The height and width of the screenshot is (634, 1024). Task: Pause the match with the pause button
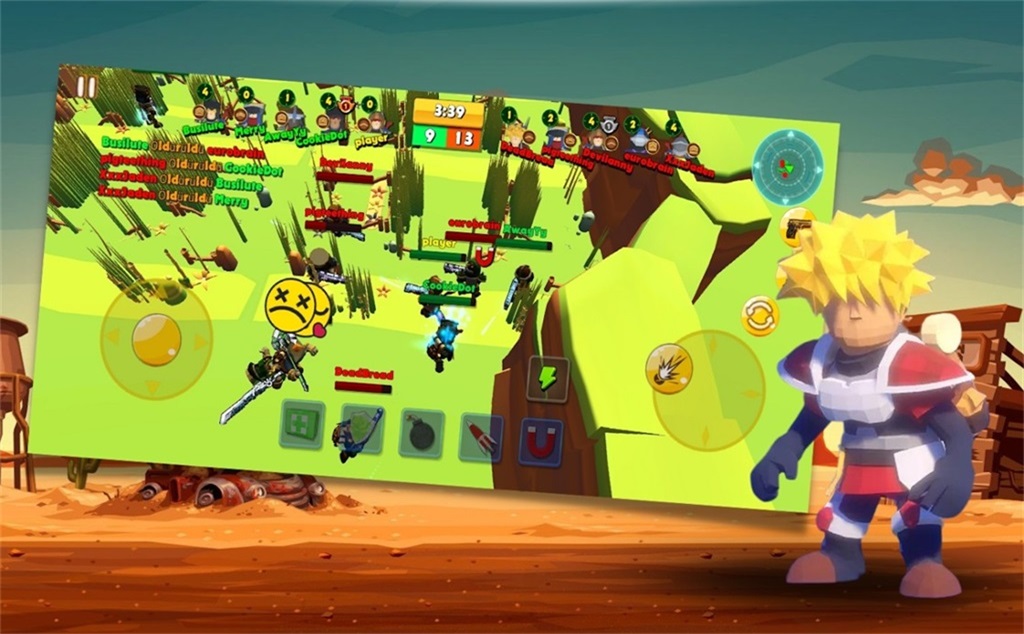86,87
